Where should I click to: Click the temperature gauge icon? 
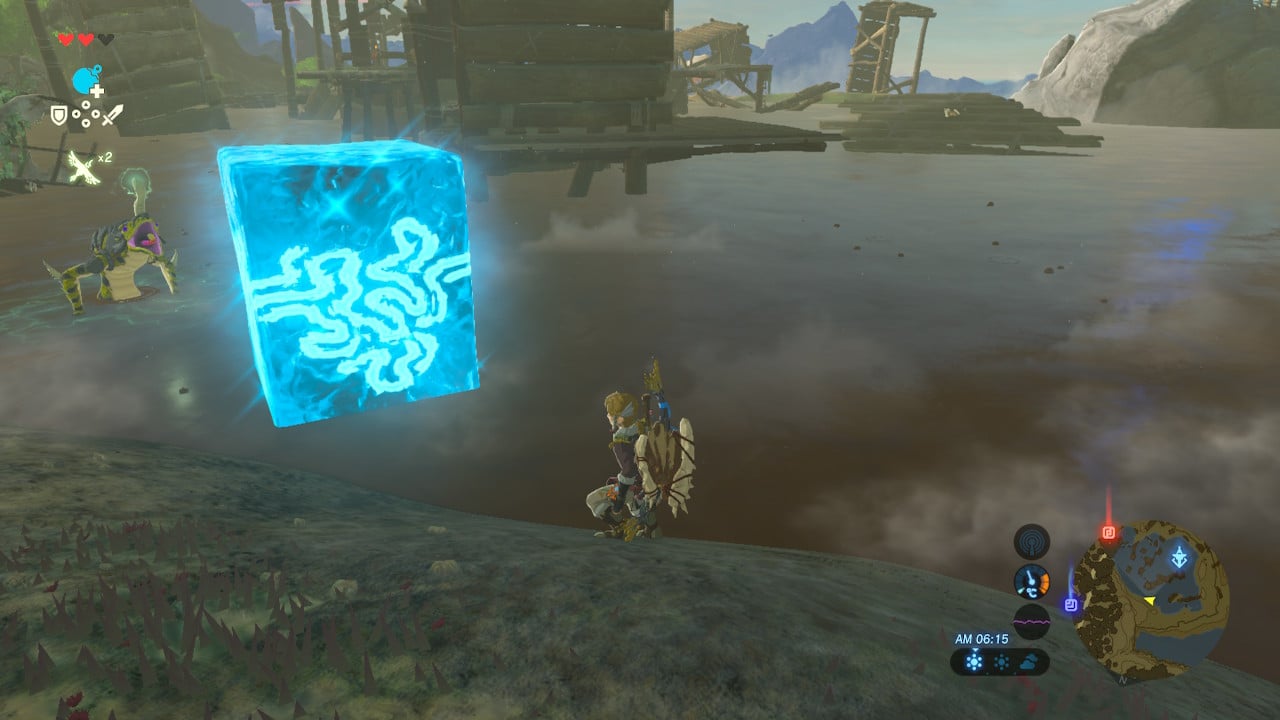1031,581
